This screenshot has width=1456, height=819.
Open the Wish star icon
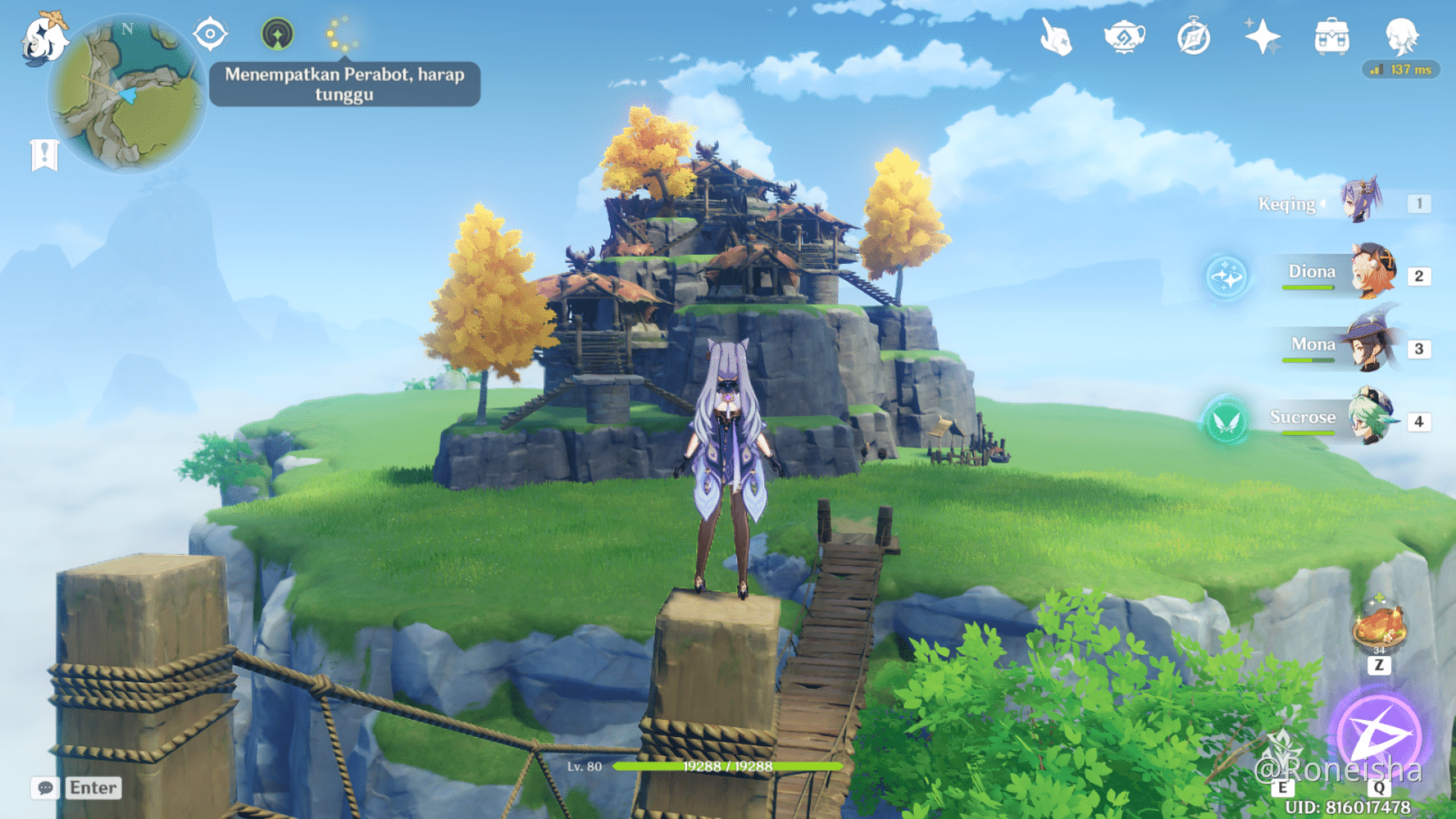pyautogui.click(x=1264, y=34)
